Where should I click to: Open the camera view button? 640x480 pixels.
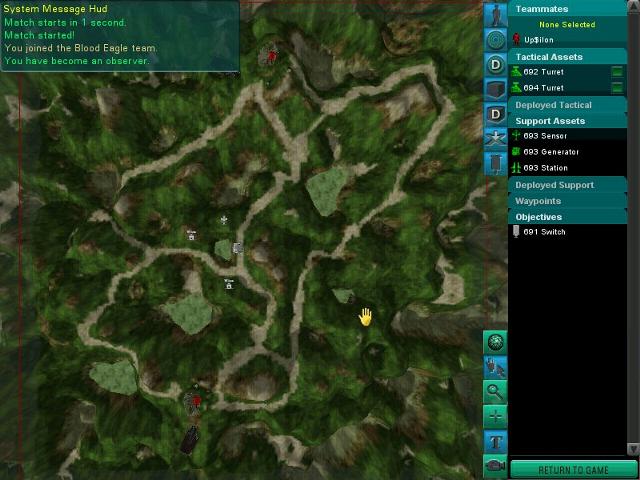(495, 465)
